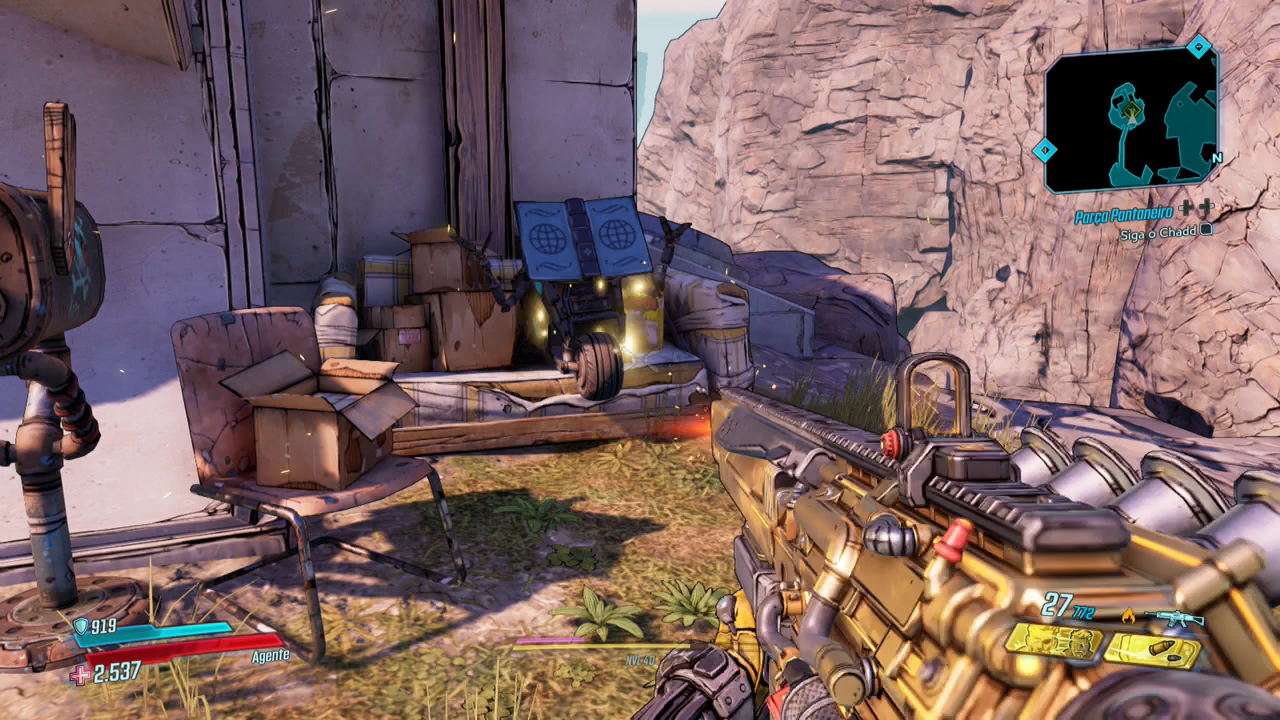
Task: Click the fire element flame icon
Action: pyautogui.click(x=1129, y=616)
